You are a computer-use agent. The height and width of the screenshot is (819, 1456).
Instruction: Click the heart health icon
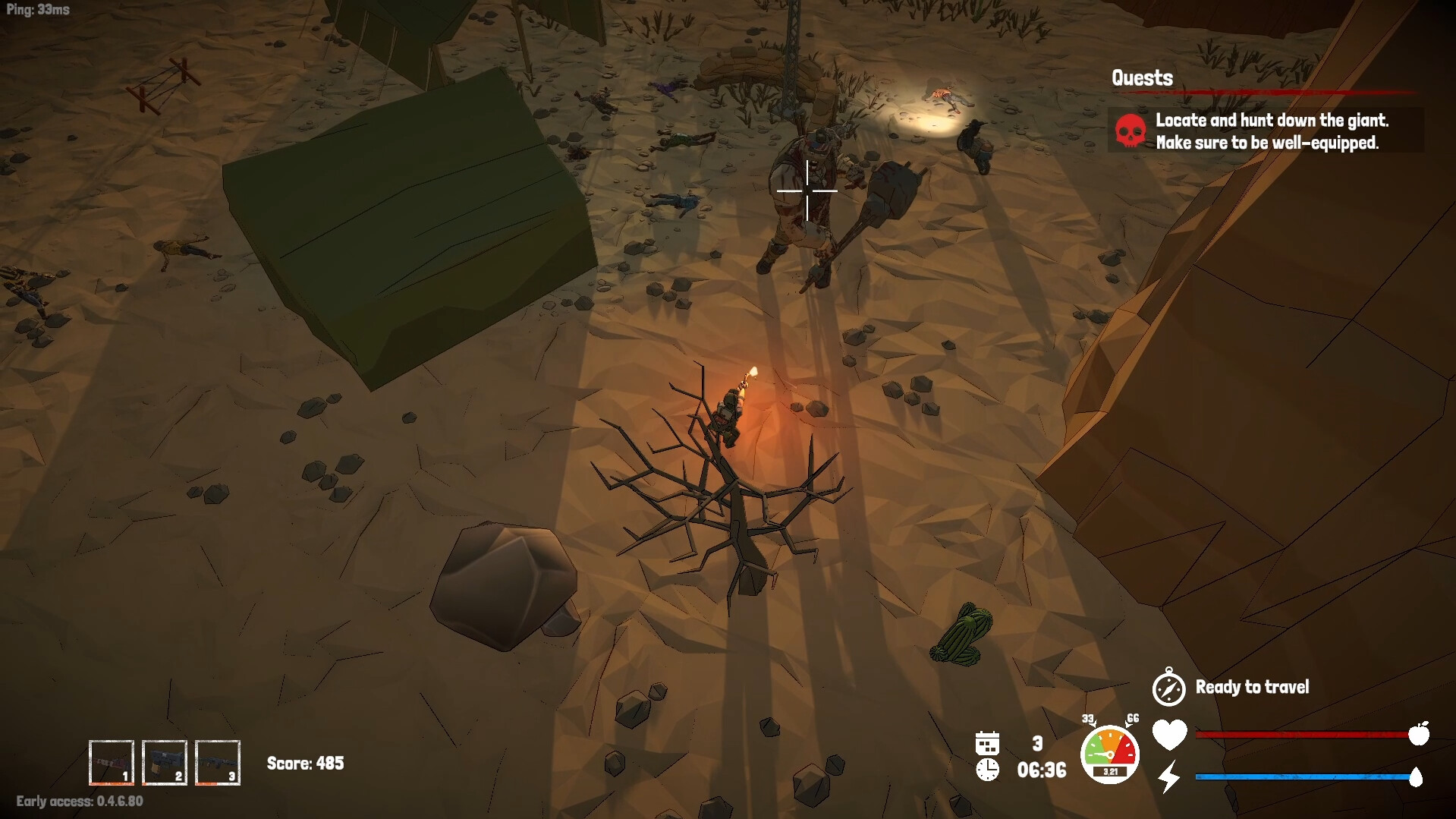click(x=1168, y=733)
